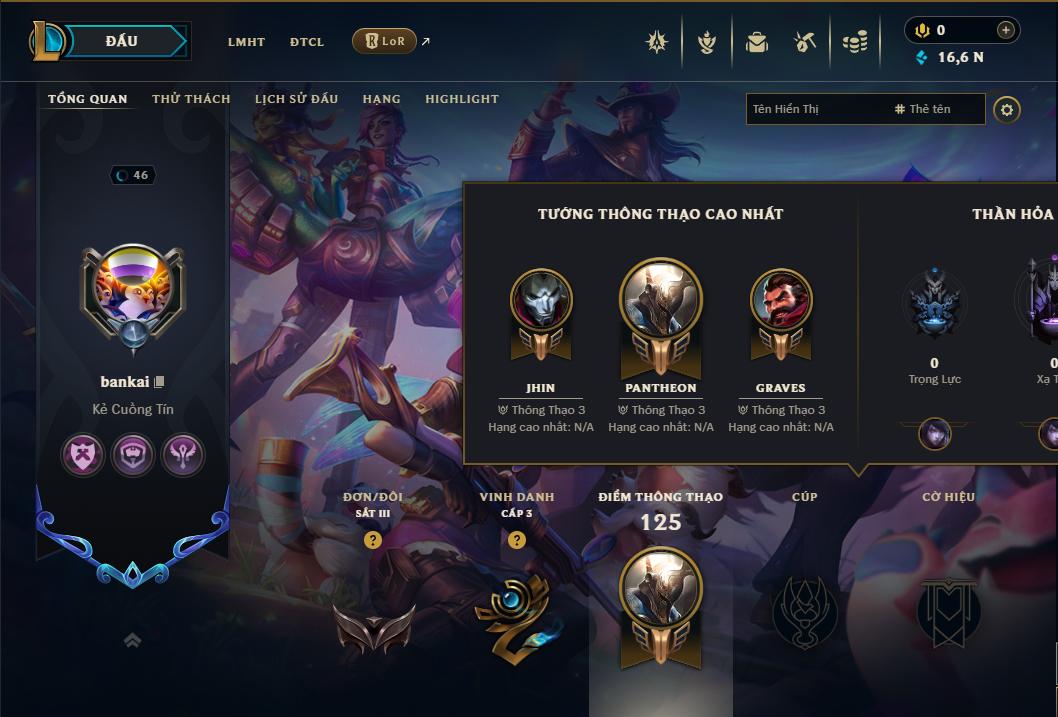Open the Lịch Sử Đấu tab
The width and height of the screenshot is (1058, 717).
pos(296,99)
